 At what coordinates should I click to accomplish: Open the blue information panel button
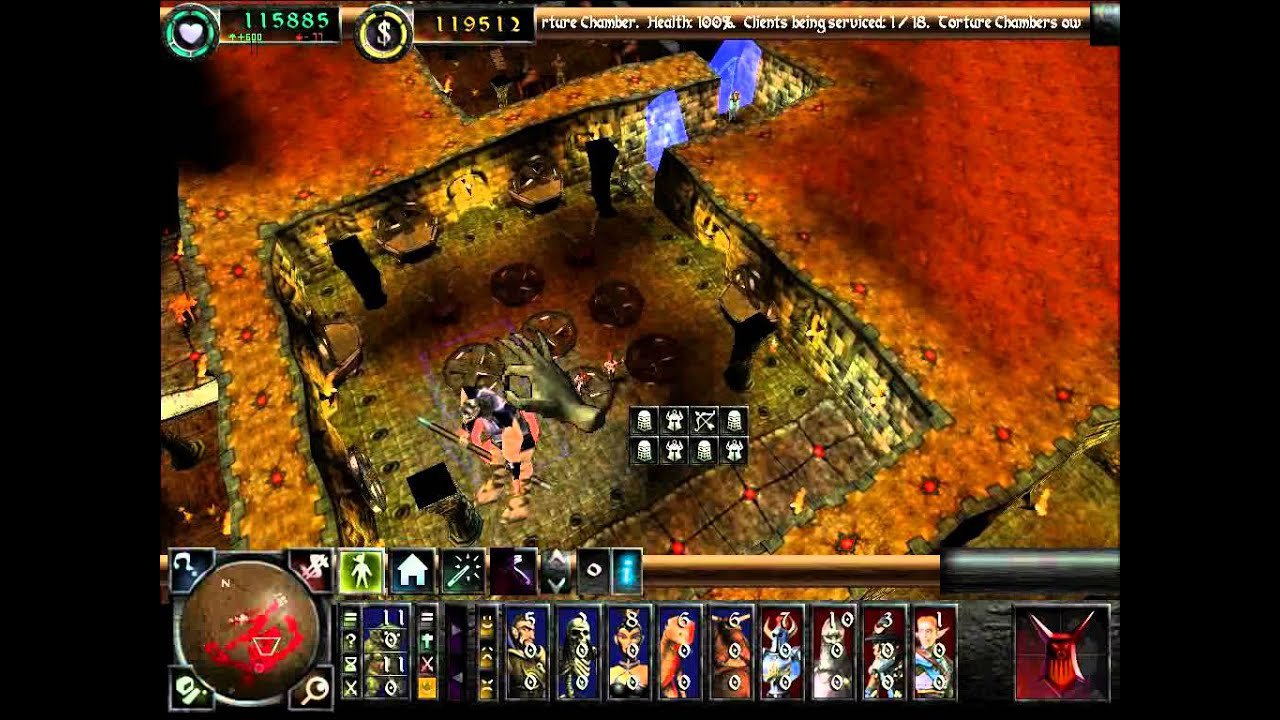[626, 569]
